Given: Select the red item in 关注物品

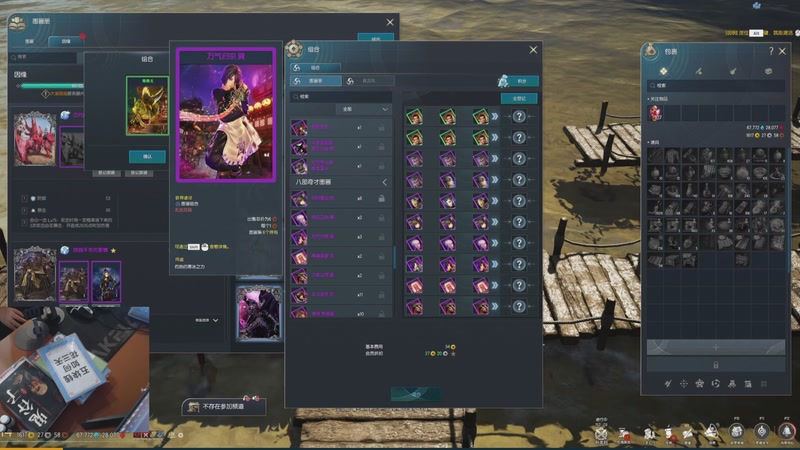Looking at the screenshot, I should coord(656,113).
